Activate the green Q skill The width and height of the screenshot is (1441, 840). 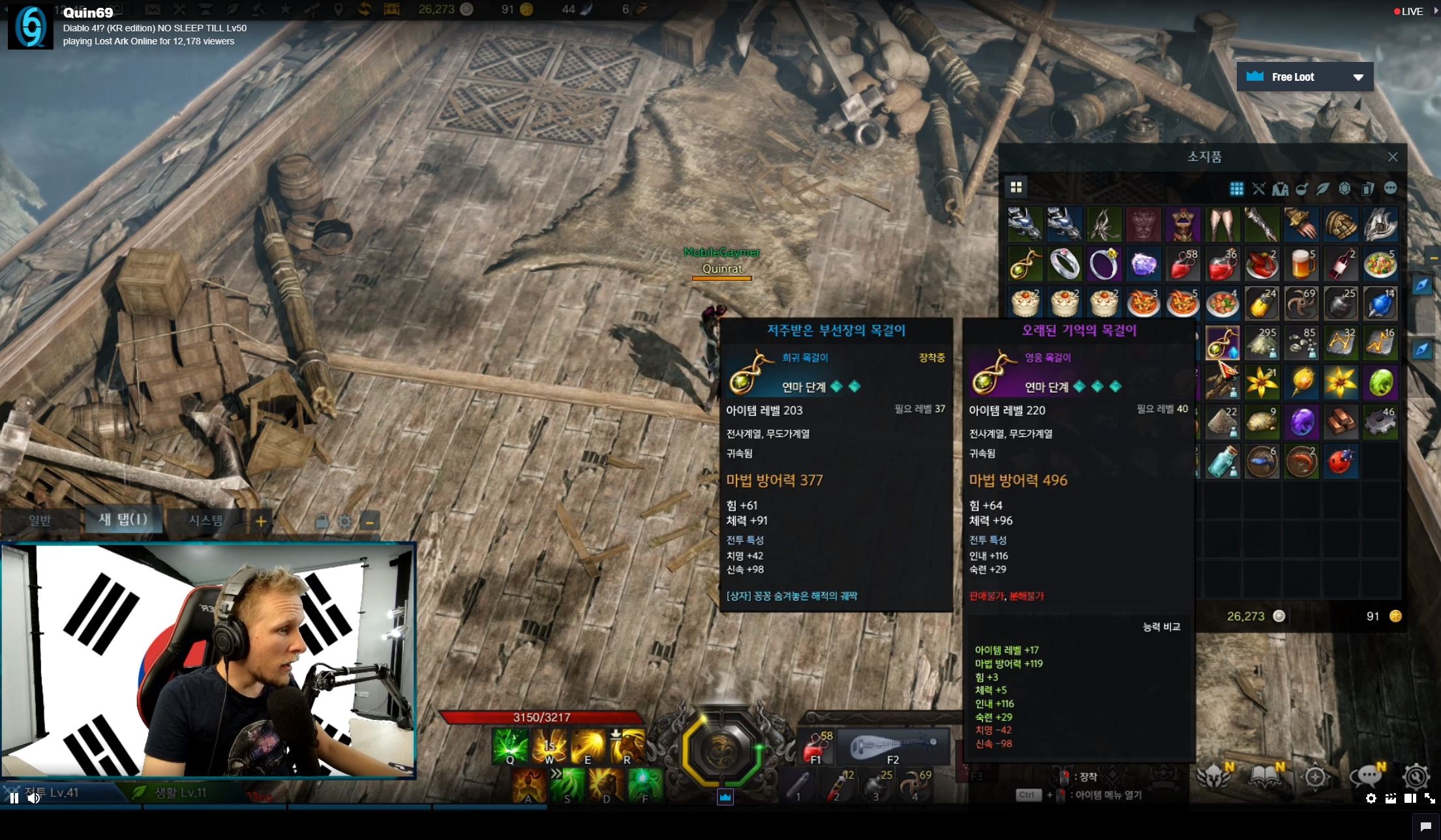(x=510, y=747)
